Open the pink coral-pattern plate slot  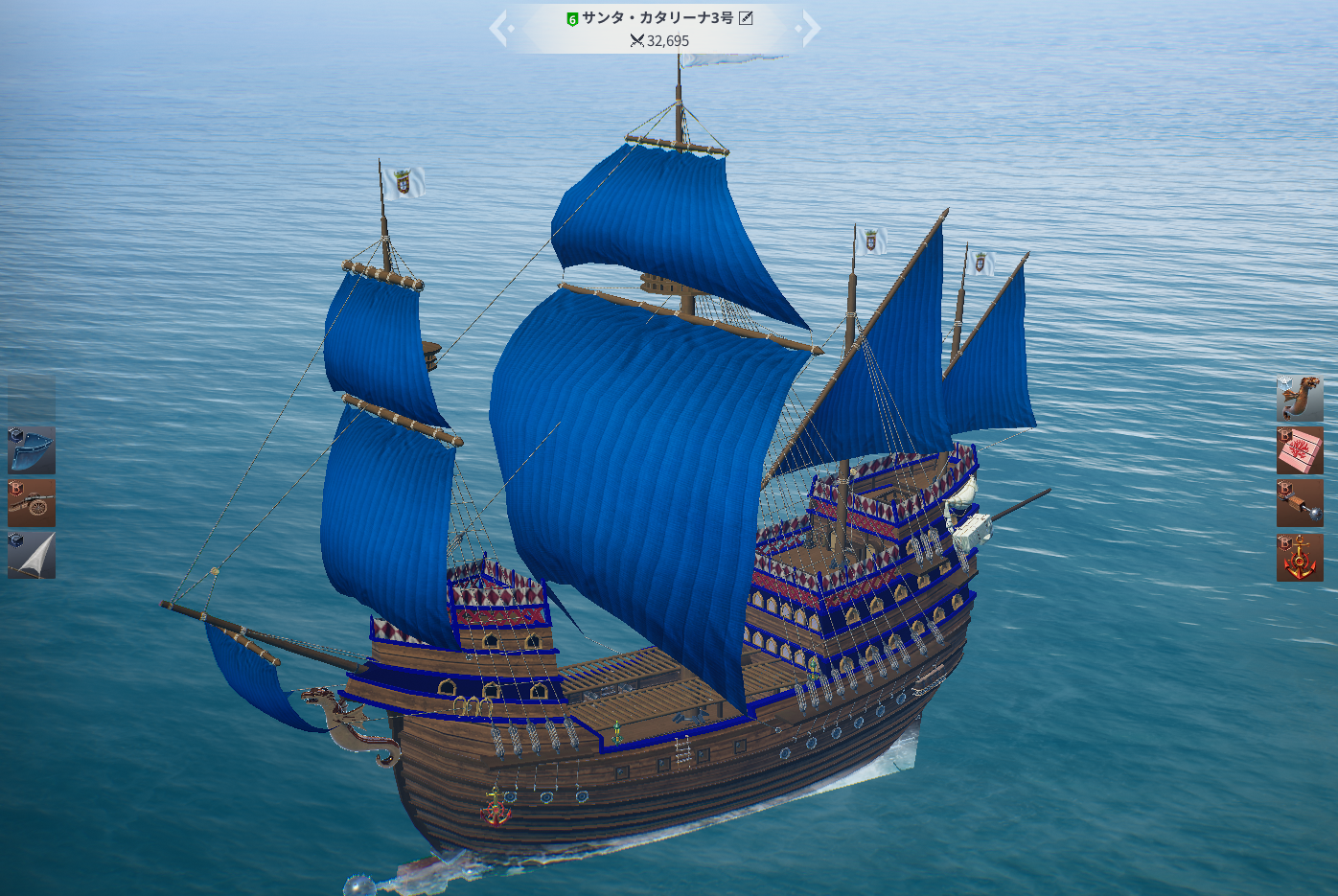1300,450
